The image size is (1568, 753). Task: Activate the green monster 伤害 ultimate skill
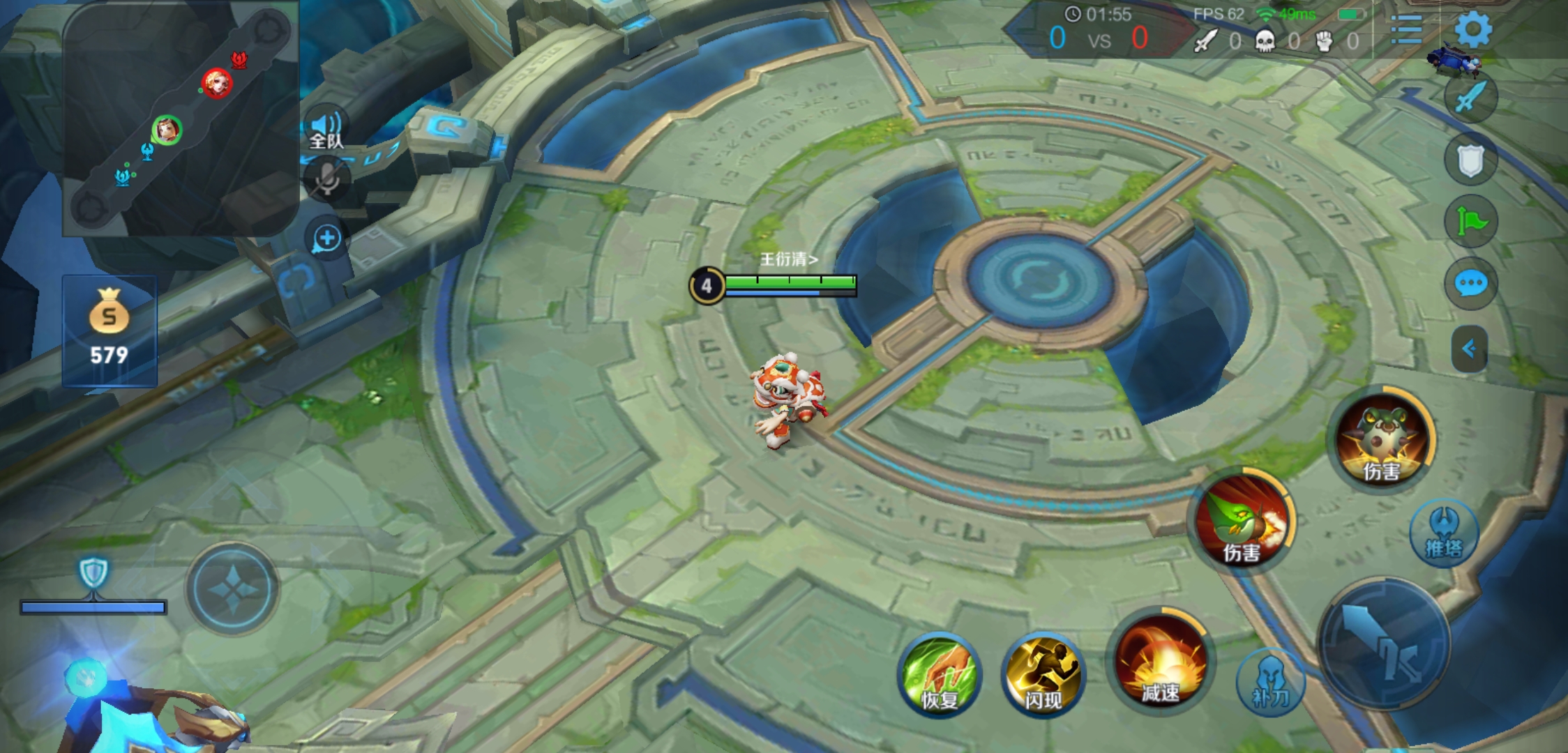point(1381,439)
